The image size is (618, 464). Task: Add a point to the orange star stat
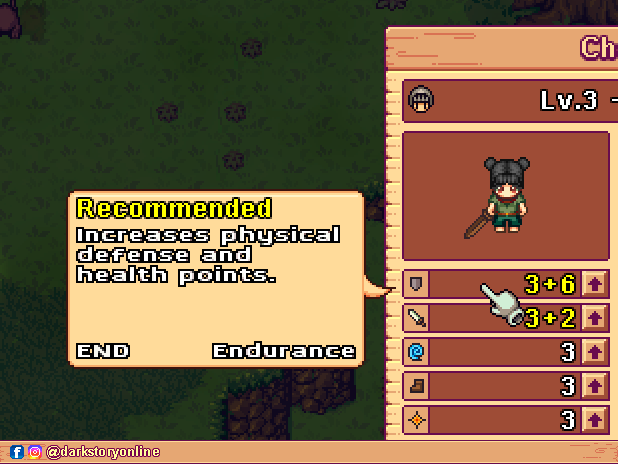tap(596, 420)
